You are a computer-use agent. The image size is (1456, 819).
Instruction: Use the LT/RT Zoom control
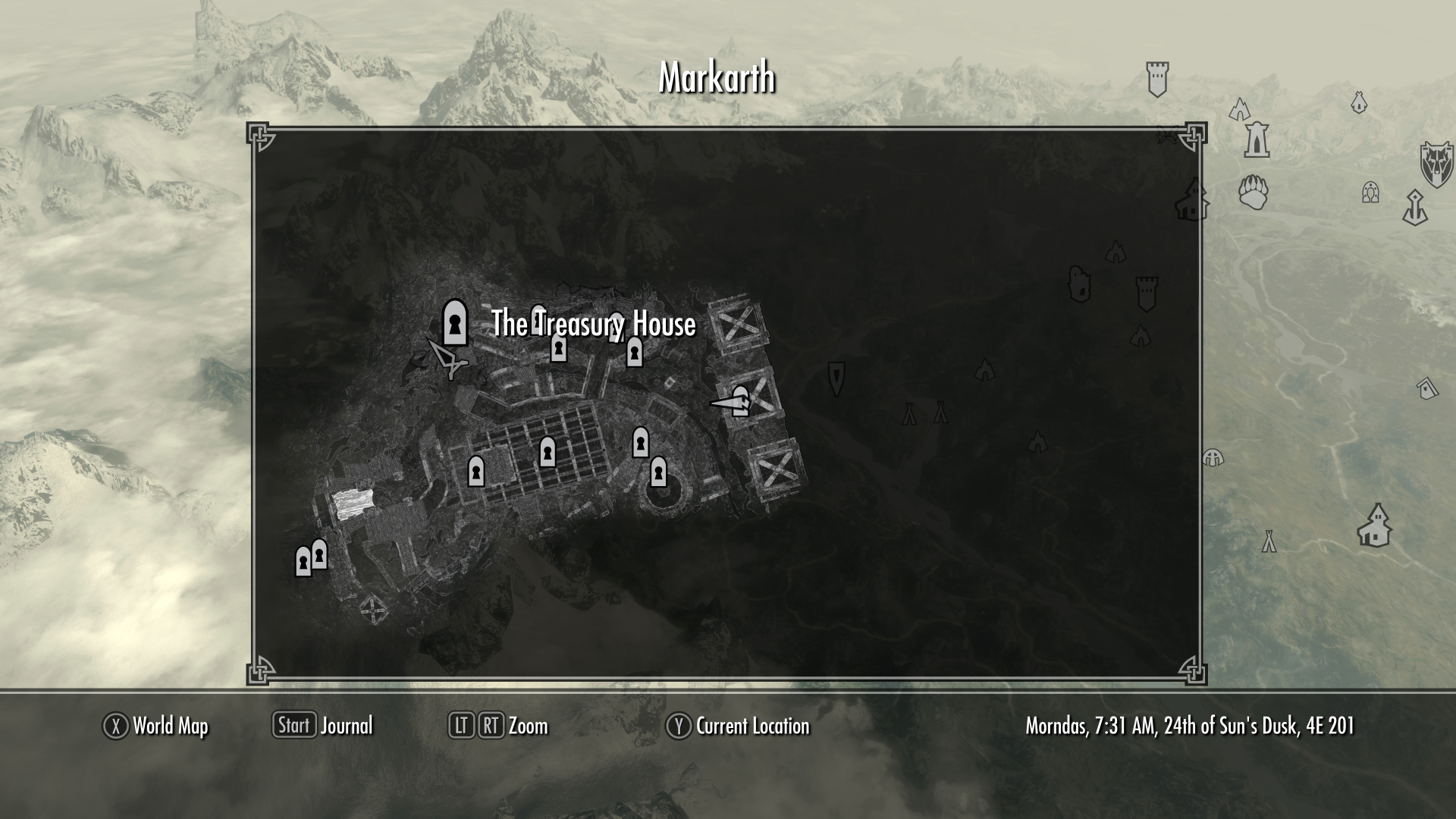(500, 726)
